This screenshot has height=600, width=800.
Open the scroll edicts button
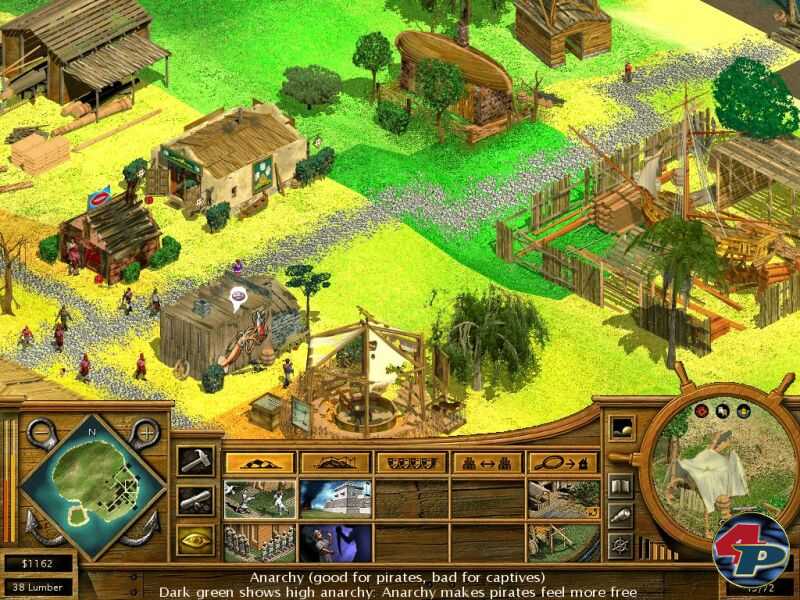194,500
